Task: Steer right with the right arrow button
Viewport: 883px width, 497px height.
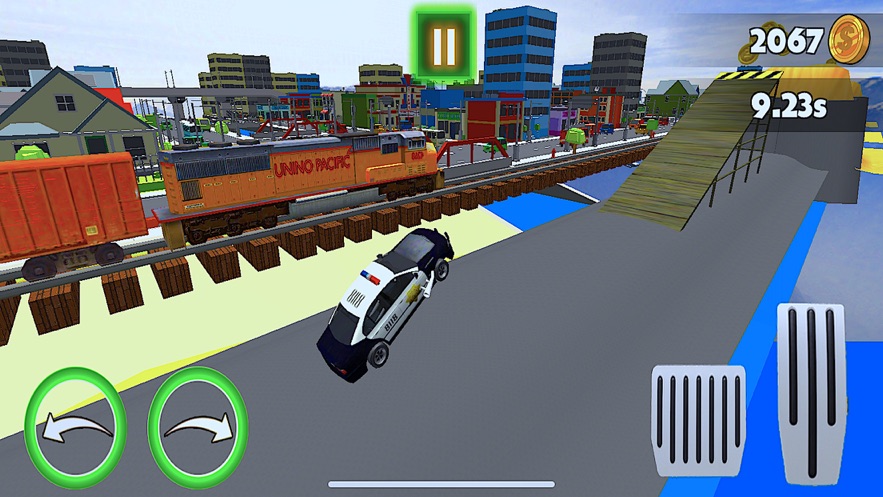Action: tap(198, 427)
